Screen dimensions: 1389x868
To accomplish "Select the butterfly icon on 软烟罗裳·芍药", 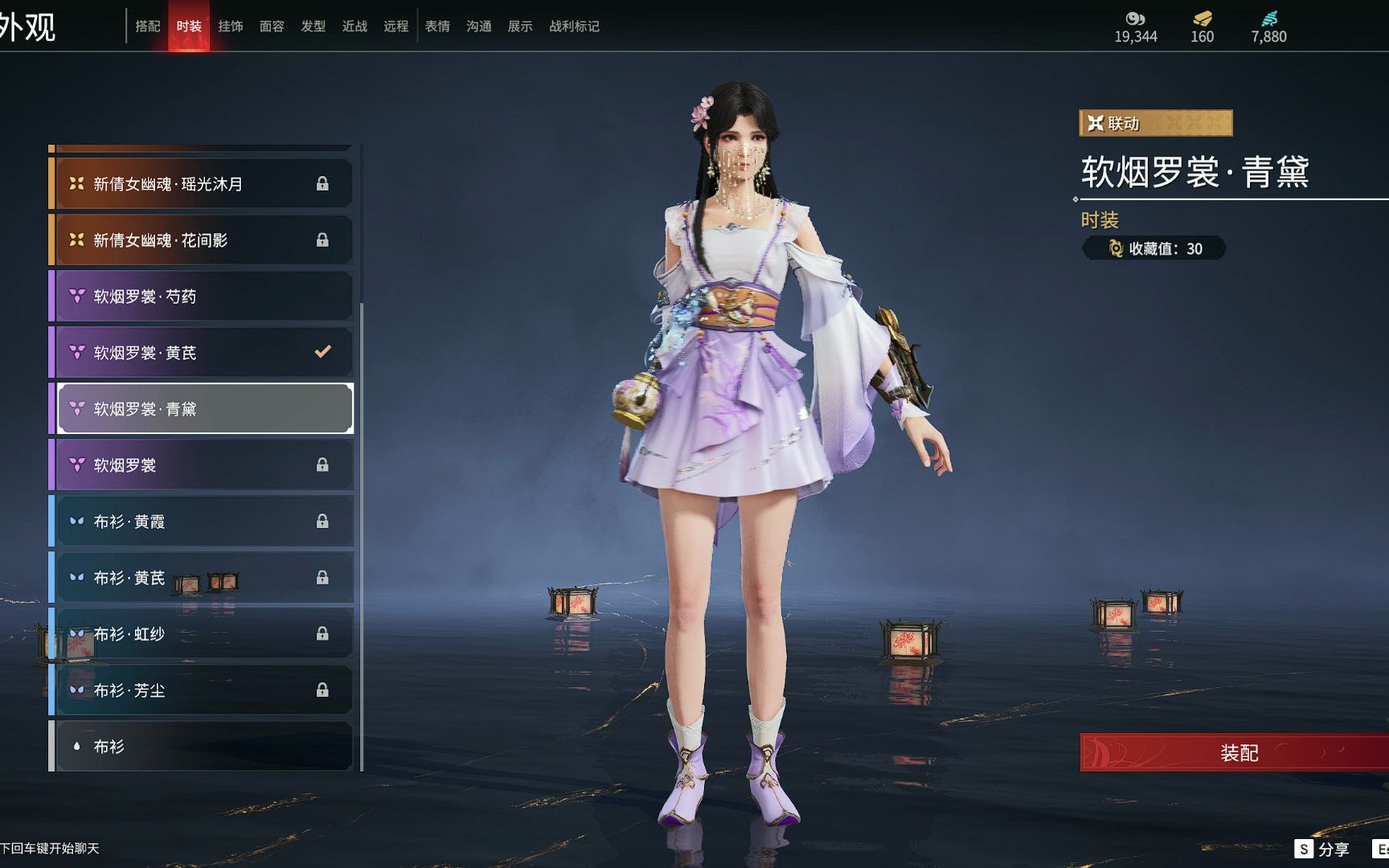I will coord(76,295).
